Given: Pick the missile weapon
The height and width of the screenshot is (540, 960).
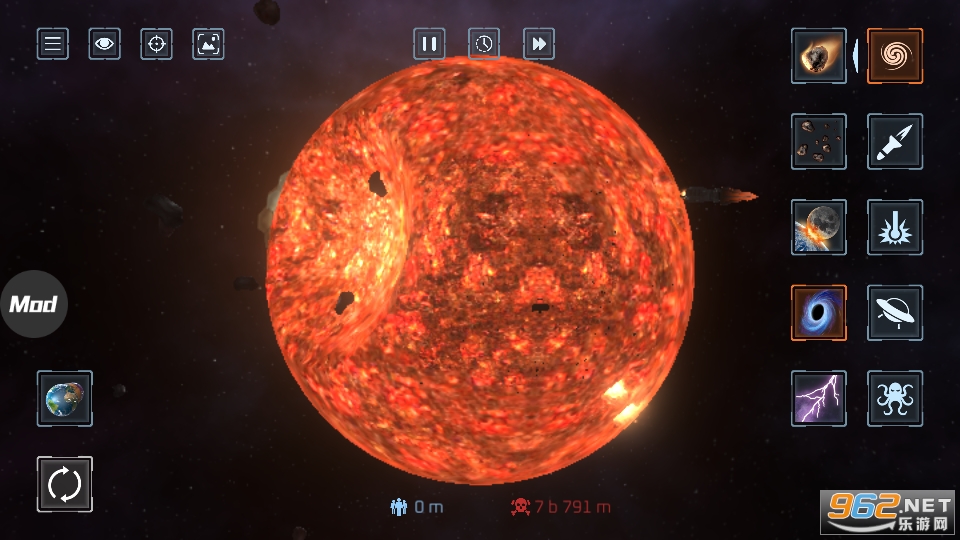Looking at the screenshot, I should point(895,142).
